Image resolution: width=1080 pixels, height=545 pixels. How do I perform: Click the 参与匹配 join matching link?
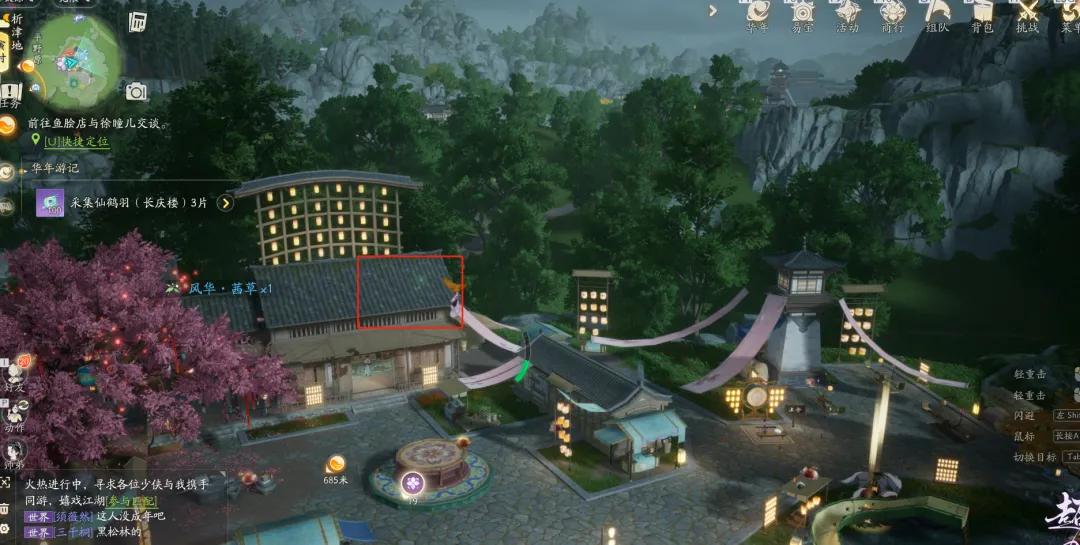pyautogui.click(x=132, y=500)
